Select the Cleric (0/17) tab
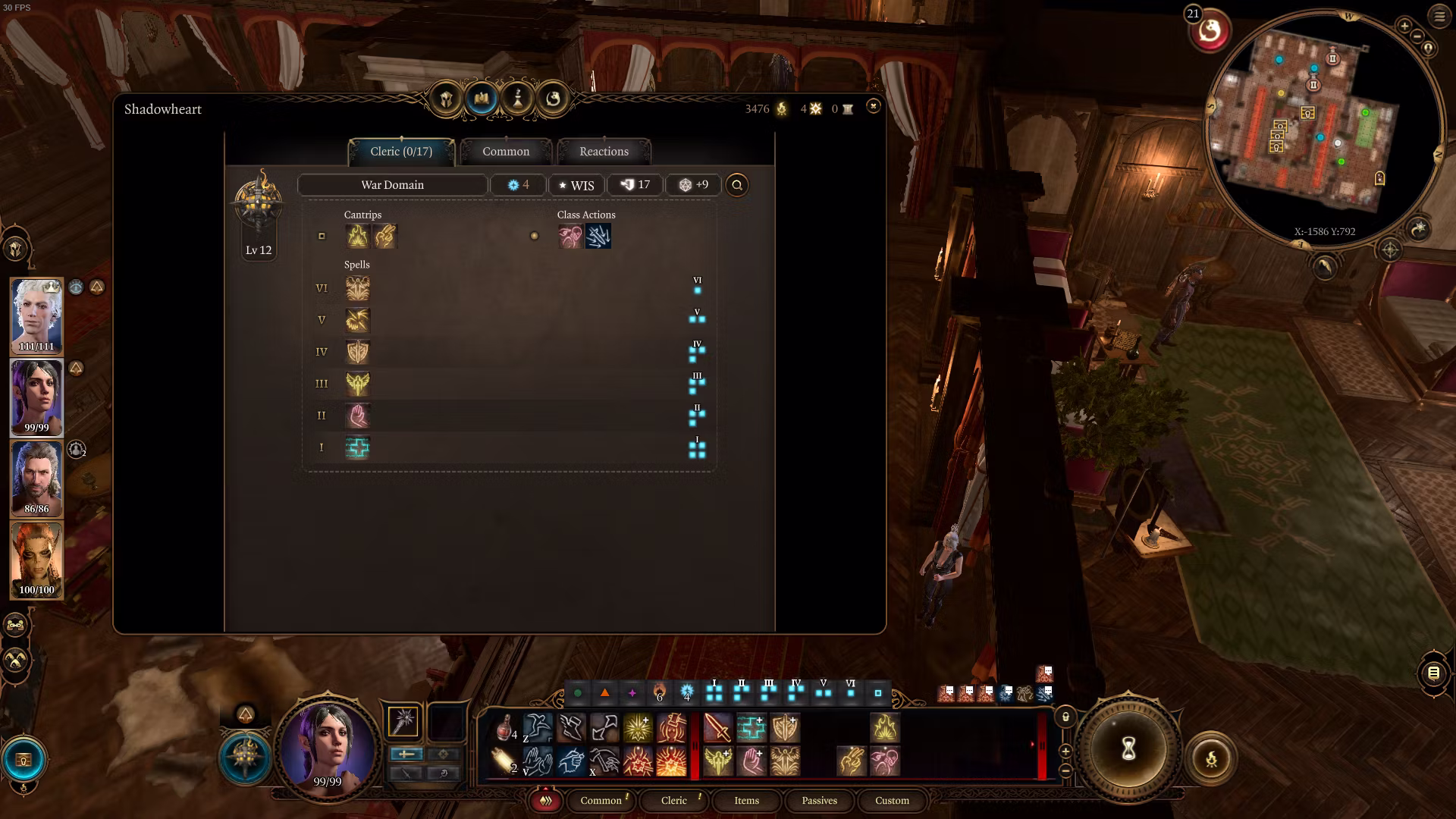 pos(401,152)
